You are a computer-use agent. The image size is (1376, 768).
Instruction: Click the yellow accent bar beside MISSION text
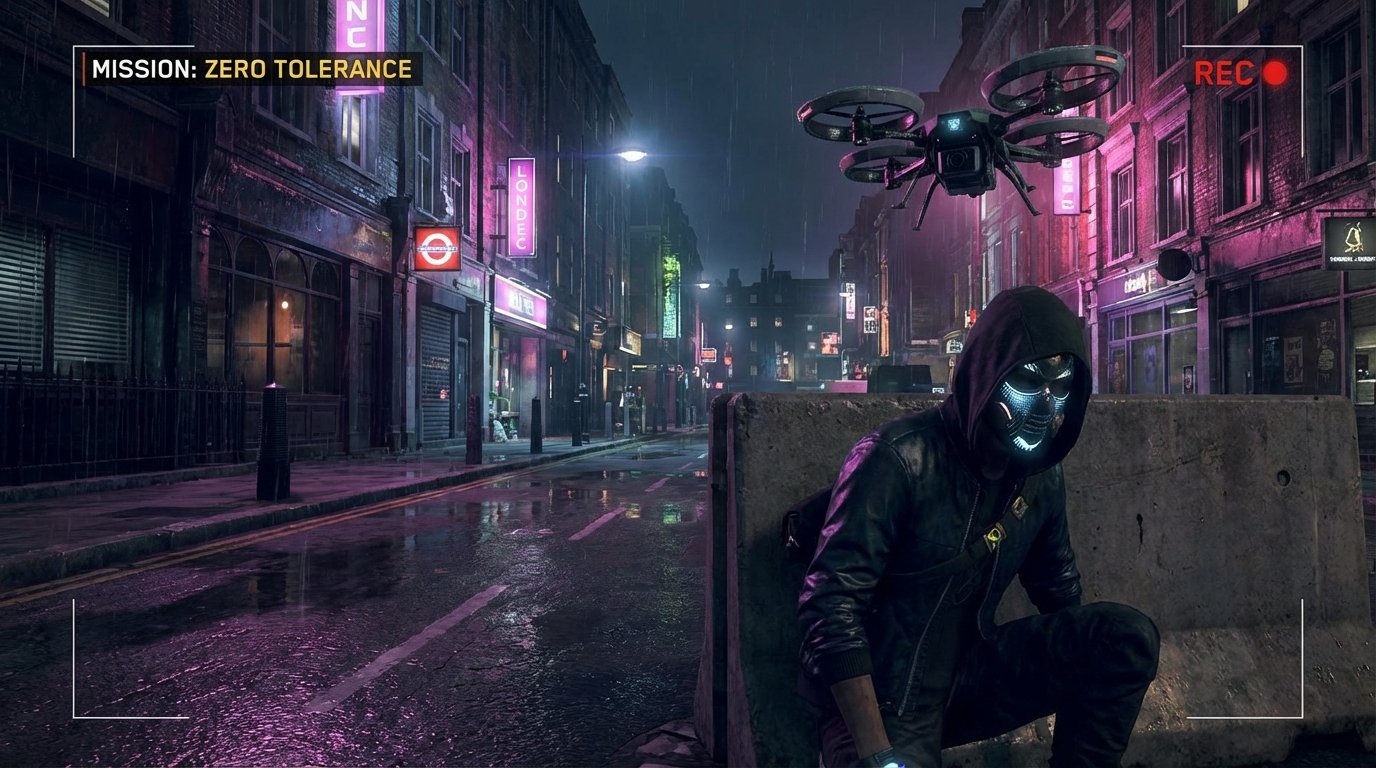pyautogui.click(x=86, y=70)
